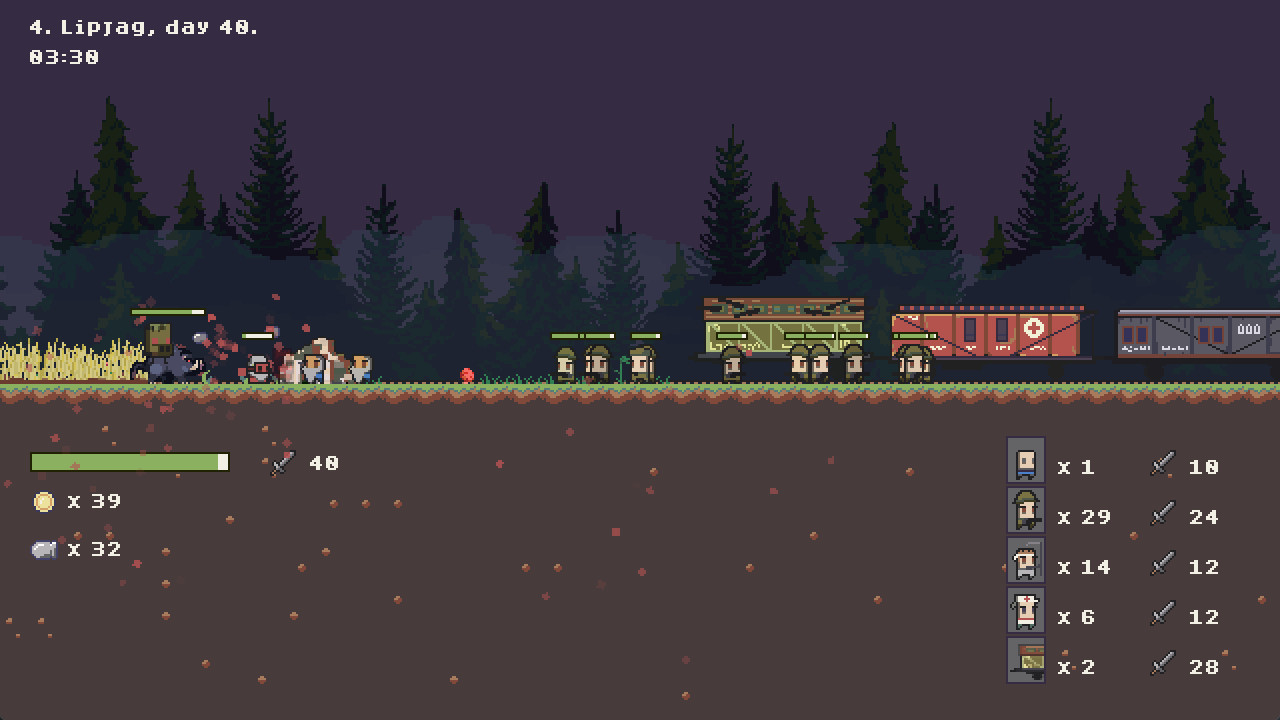Select the armored wagon unit portrait
Screen dimensions: 1280x720
(1026, 661)
